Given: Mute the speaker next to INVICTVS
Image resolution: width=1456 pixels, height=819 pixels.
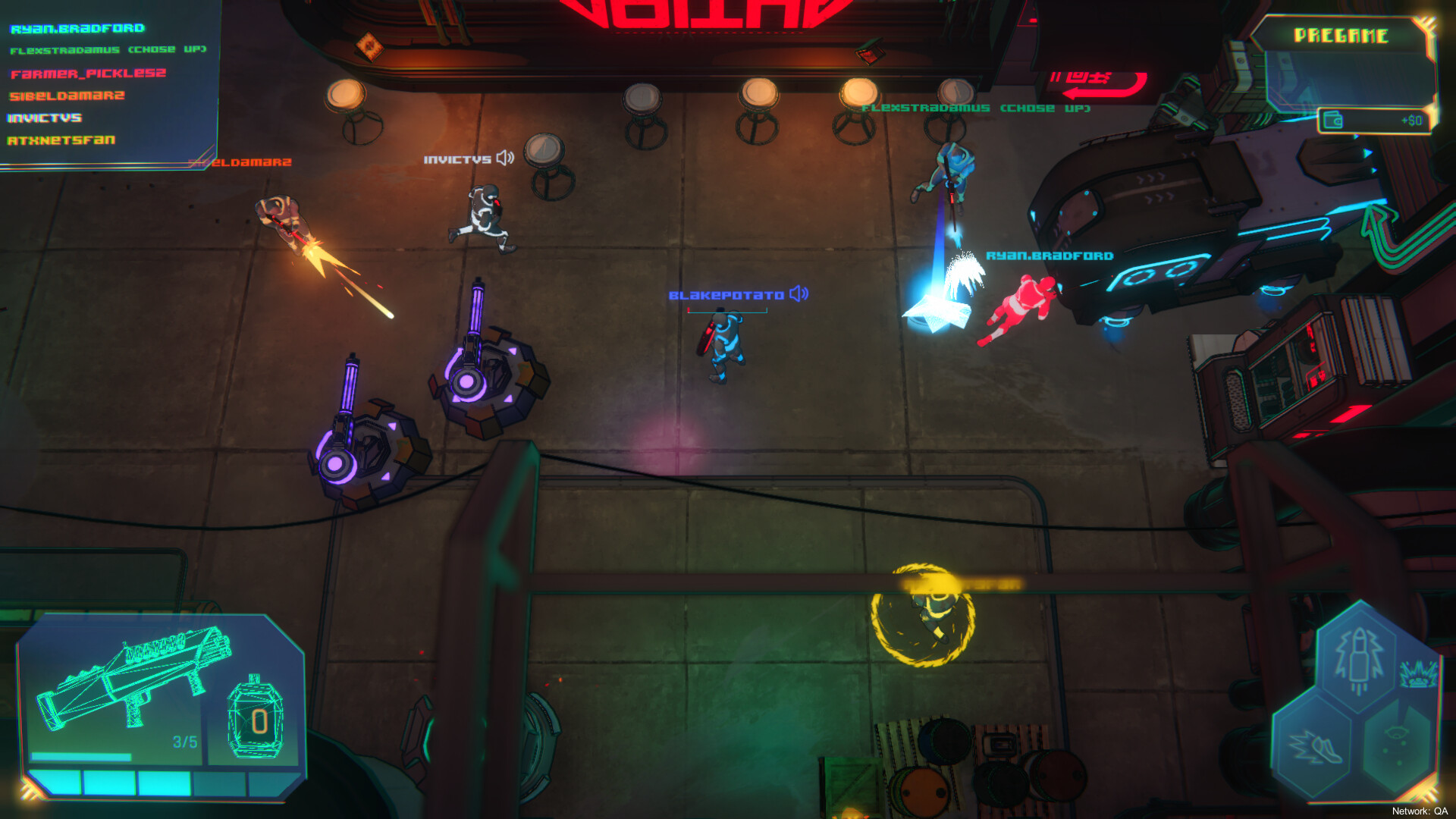Looking at the screenshot, I should pos(503,158).
